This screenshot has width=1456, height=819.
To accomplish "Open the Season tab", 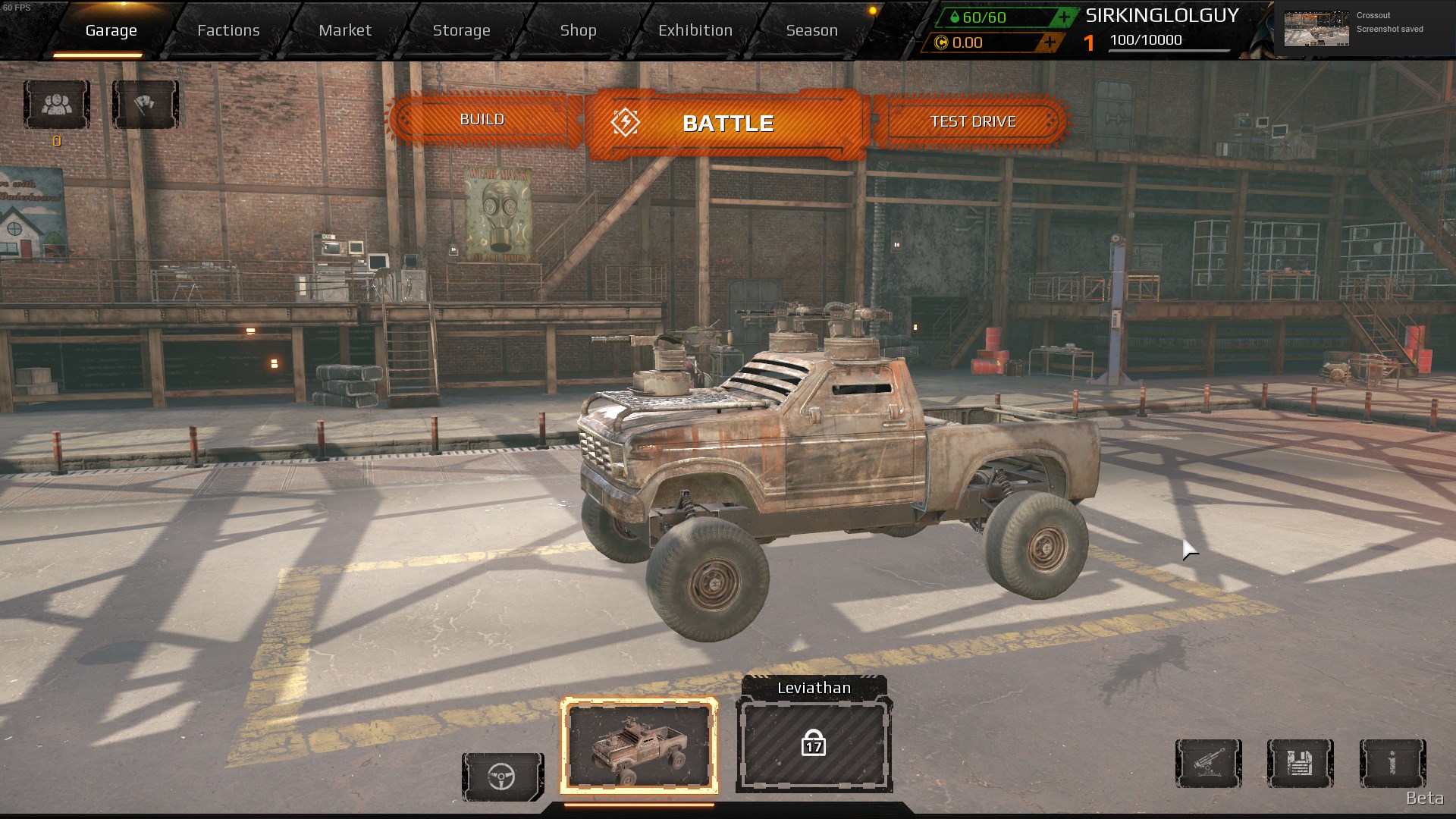I will click(811, 30).
